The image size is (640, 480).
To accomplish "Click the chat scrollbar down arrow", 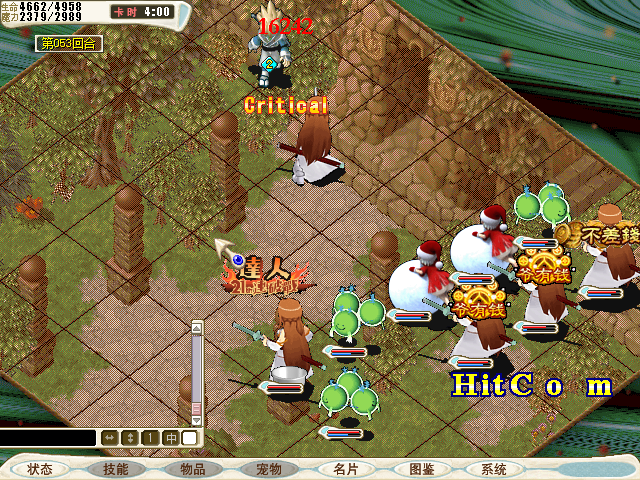I will pos(197,420).
